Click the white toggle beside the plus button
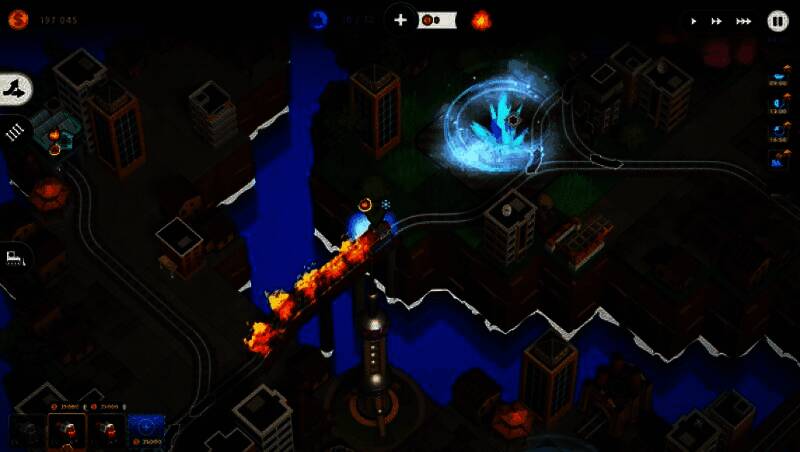This screenshot has width=800, height=452. coord(438,20)
